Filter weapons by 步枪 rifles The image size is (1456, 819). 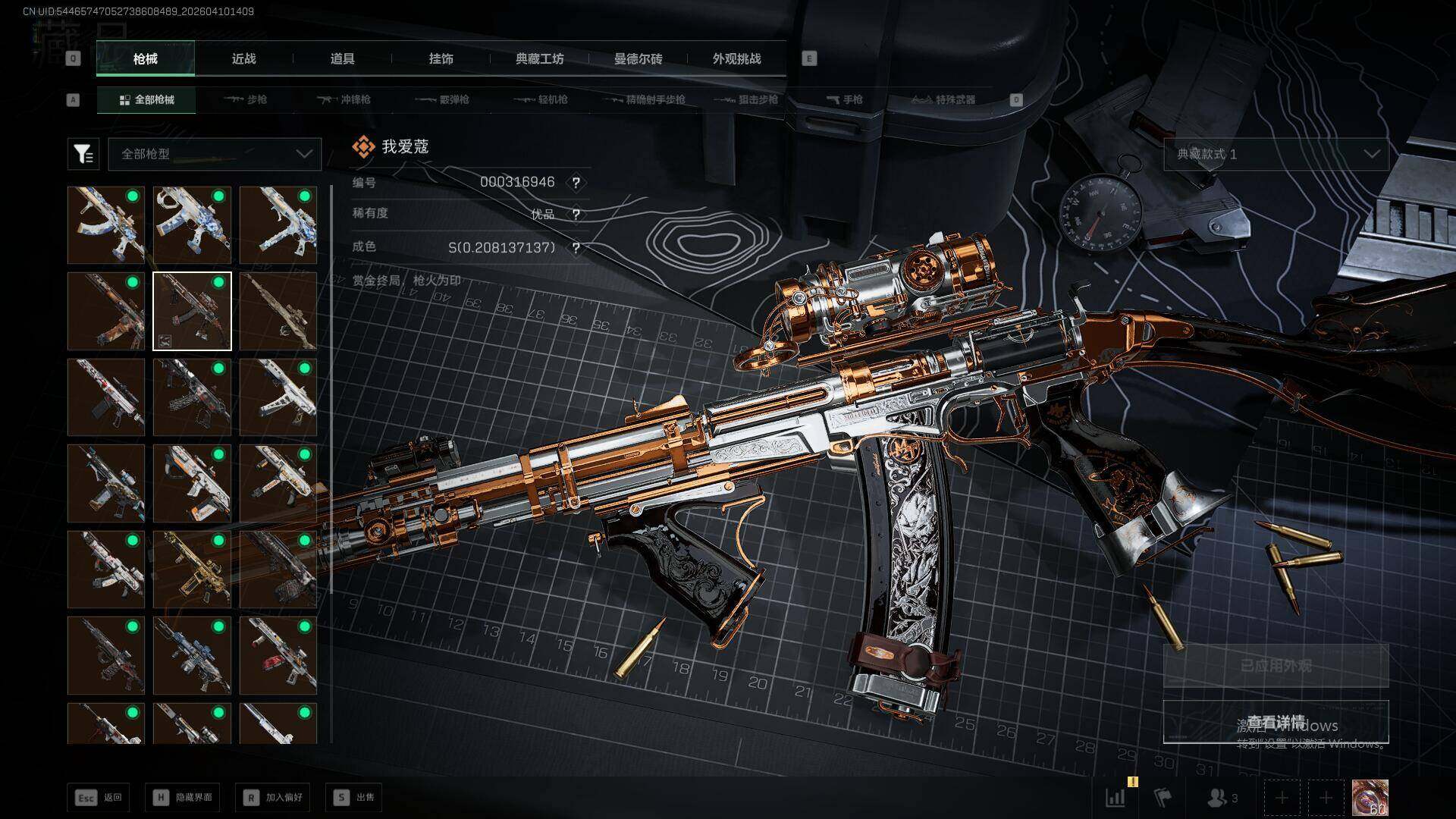pyautogui.click(x=246, y=99)
